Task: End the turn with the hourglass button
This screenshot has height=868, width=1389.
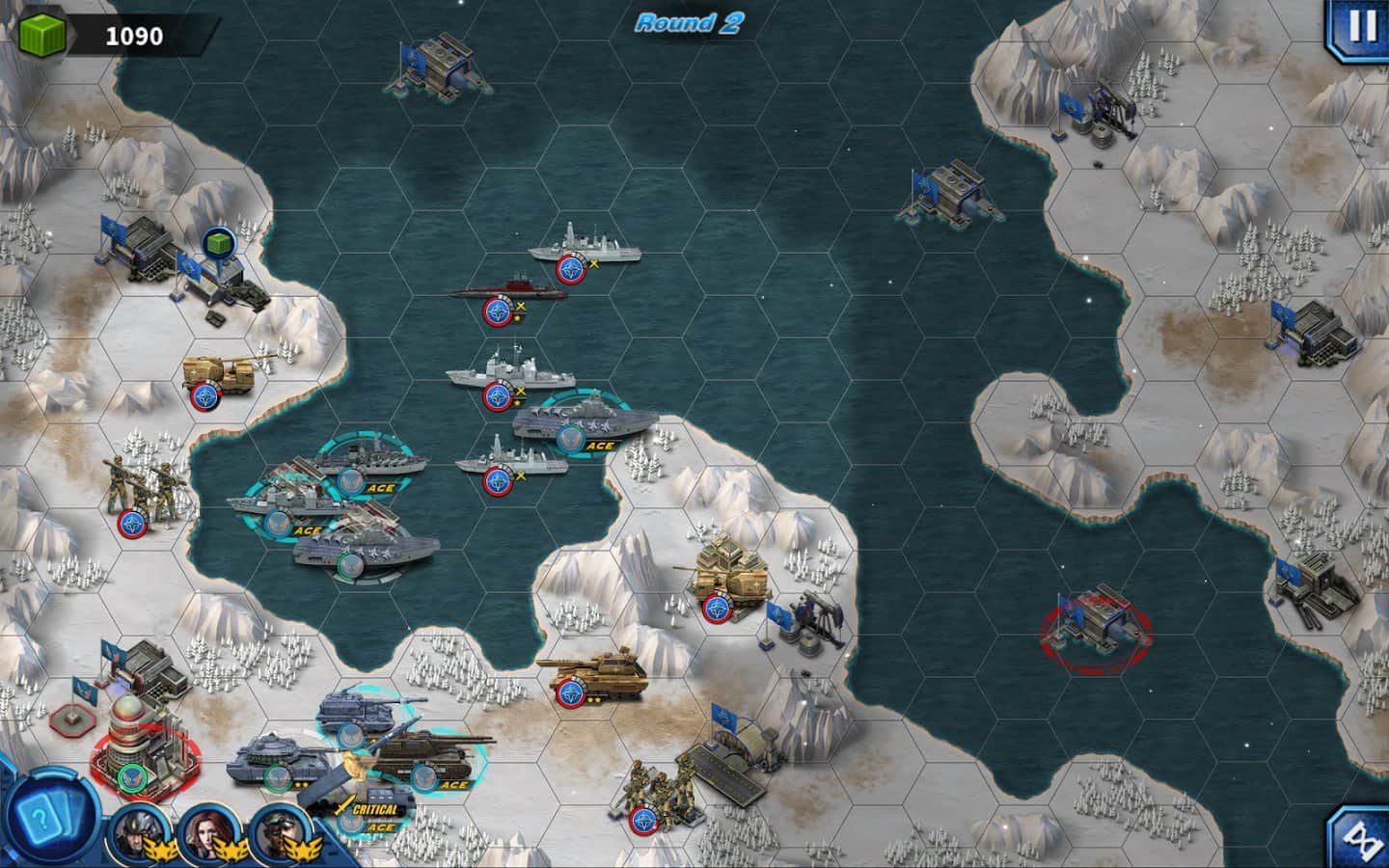Action: pos(1361,837)
